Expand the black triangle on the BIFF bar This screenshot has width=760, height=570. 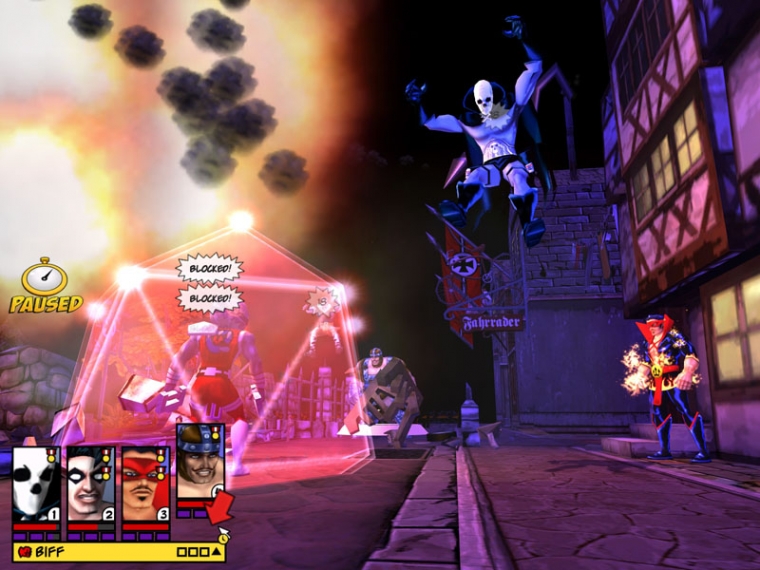(x=218, y=551)
